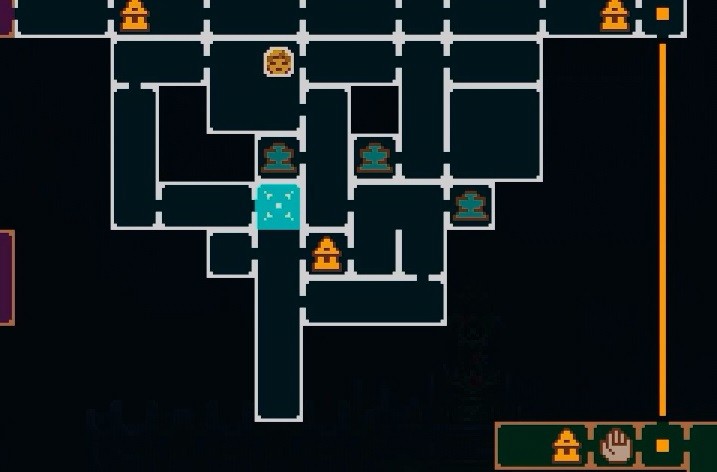Choose the orange bell icon in the bottom bar
717x472 pixels.
(567, 445)
